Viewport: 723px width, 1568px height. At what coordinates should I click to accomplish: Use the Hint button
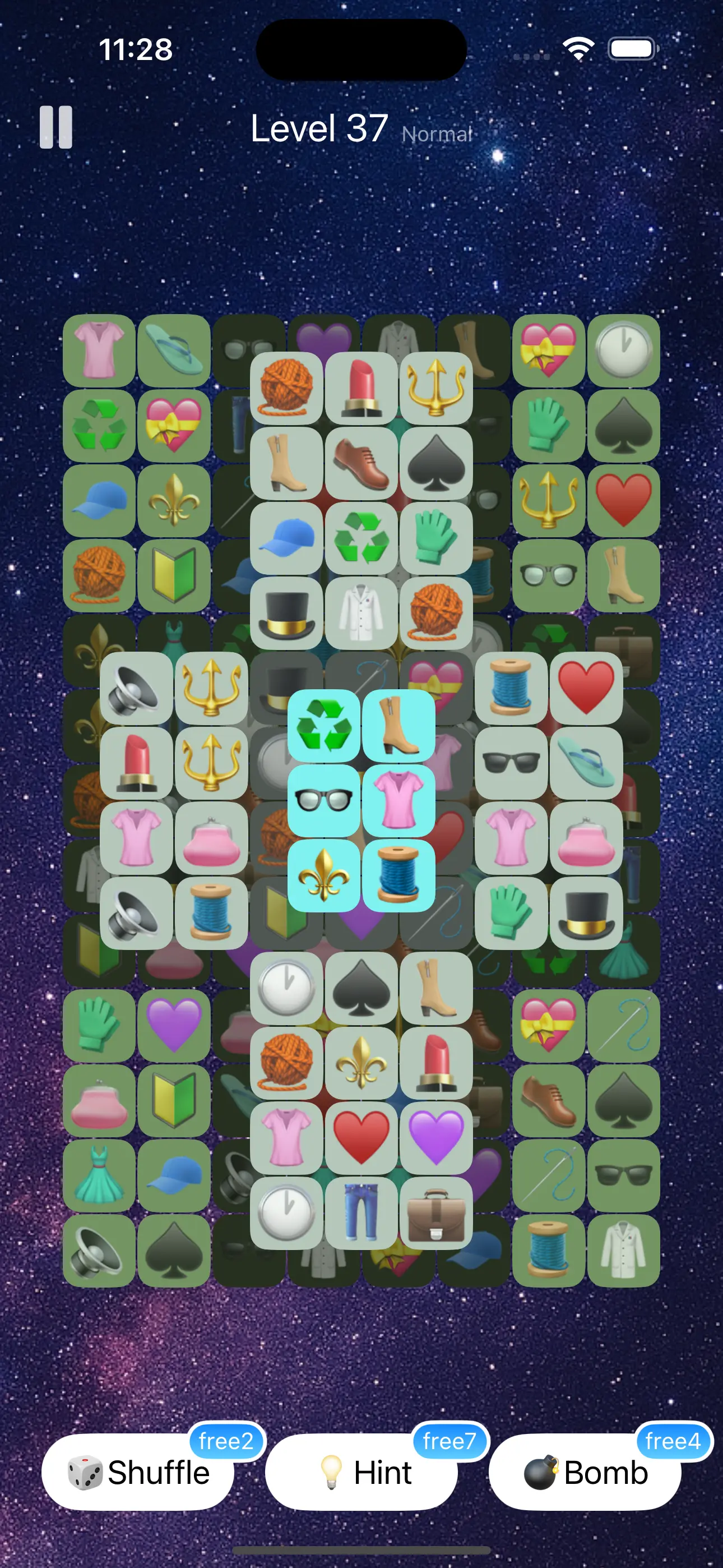(362, 1473)
